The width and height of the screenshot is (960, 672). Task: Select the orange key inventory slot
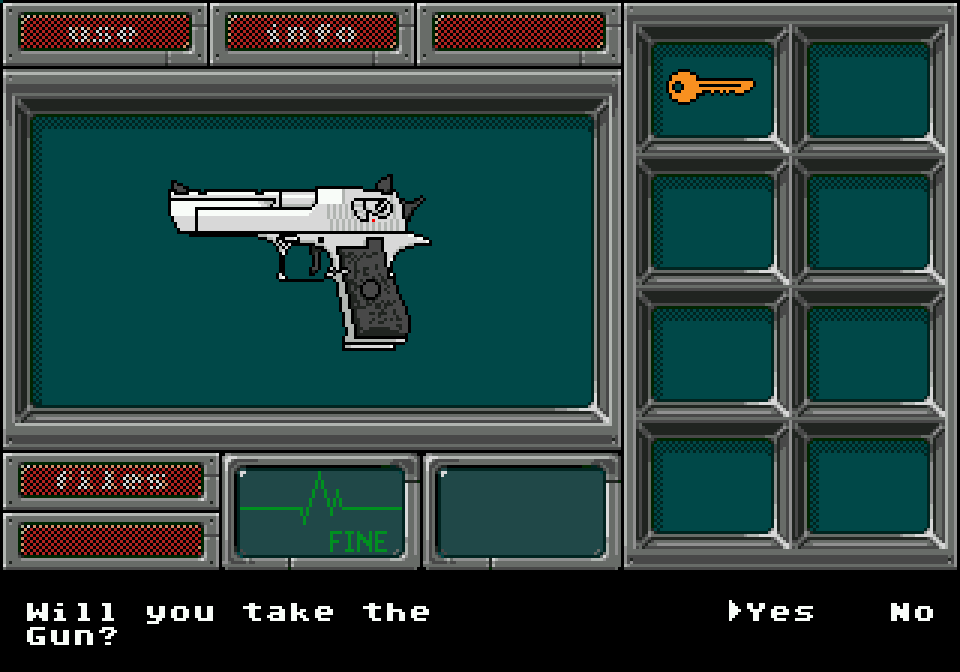pyautogui.click(x=711, y=89)
